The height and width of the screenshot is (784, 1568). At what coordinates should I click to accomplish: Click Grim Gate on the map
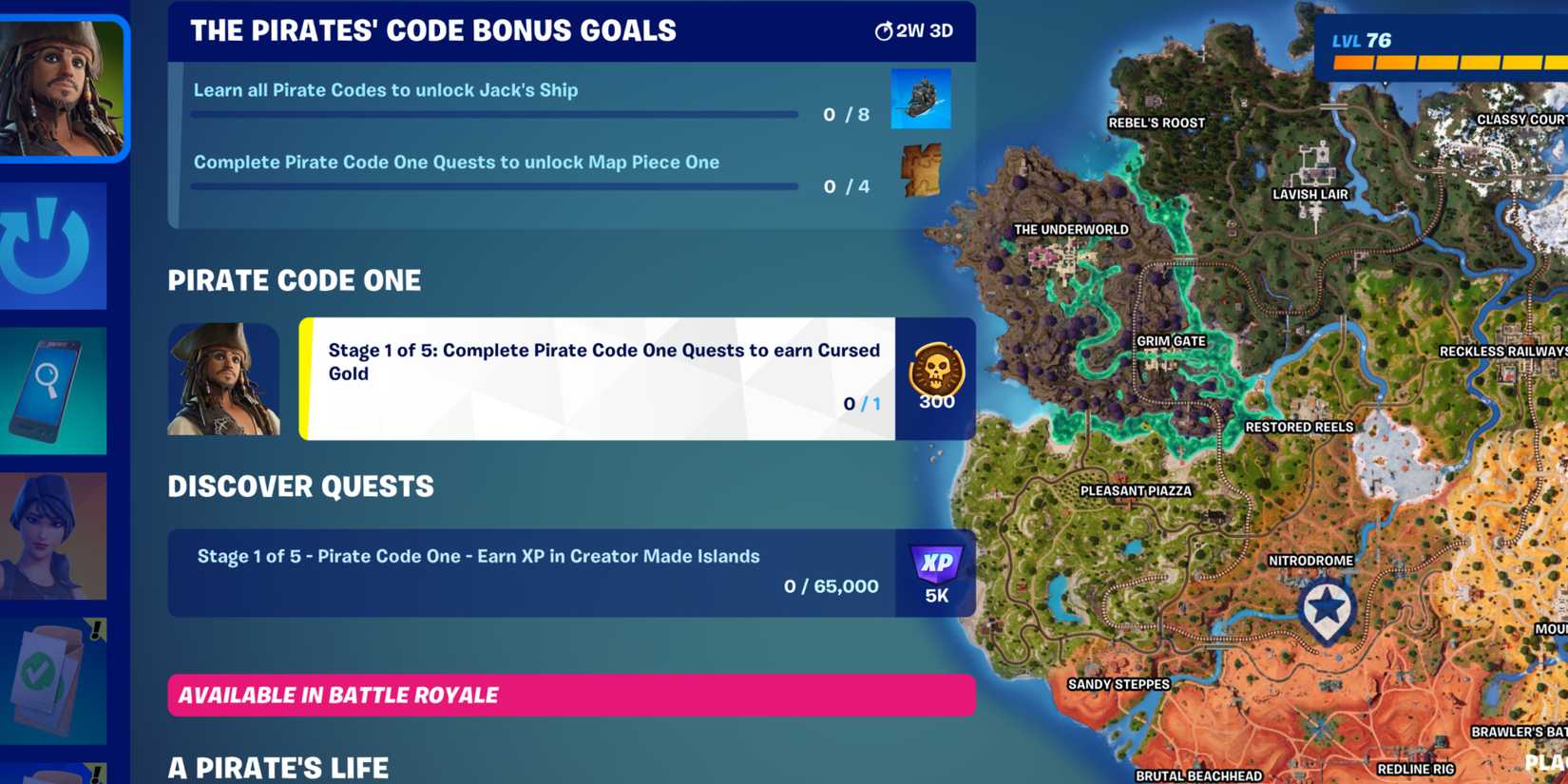(x=1170, y=340)
